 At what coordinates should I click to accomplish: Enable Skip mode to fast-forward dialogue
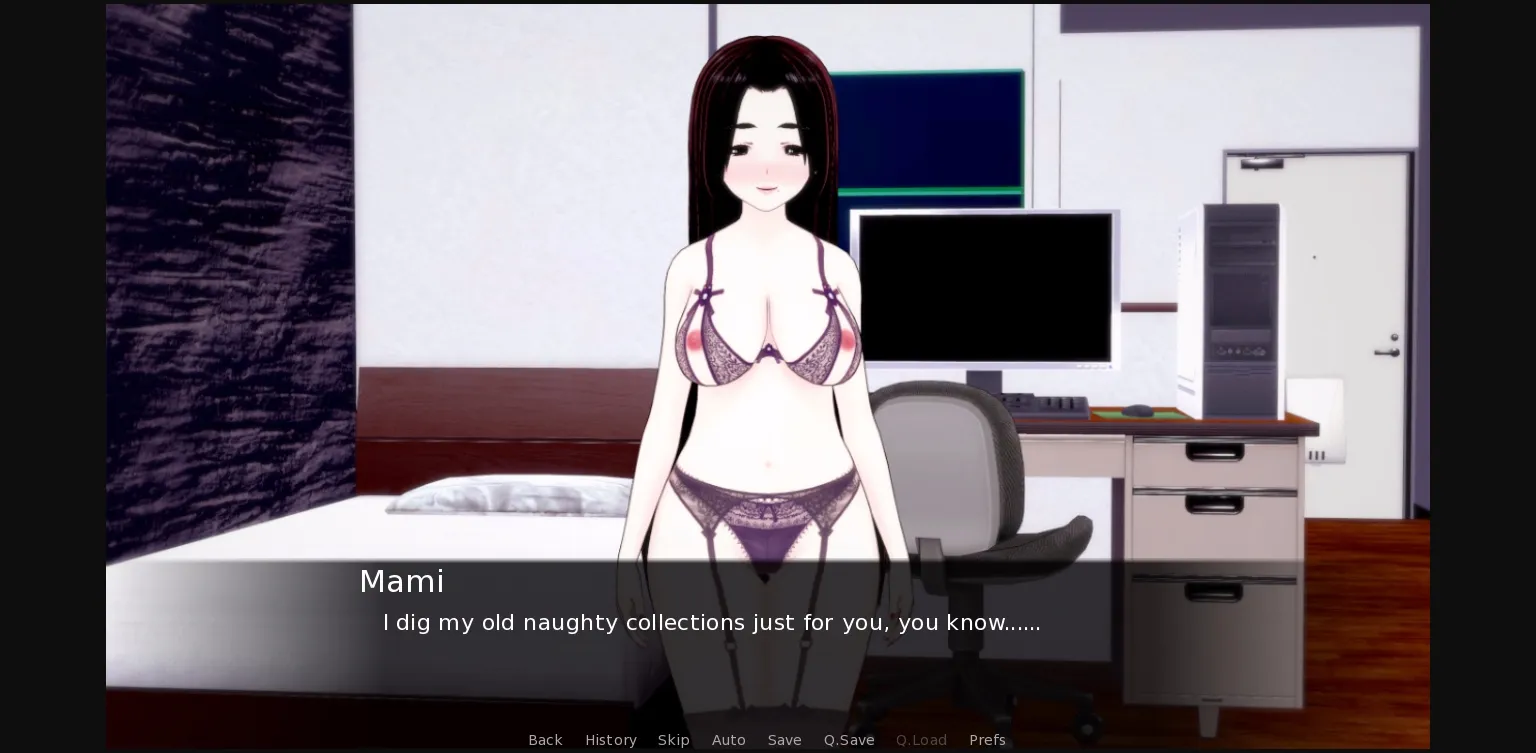coord(673,740)
